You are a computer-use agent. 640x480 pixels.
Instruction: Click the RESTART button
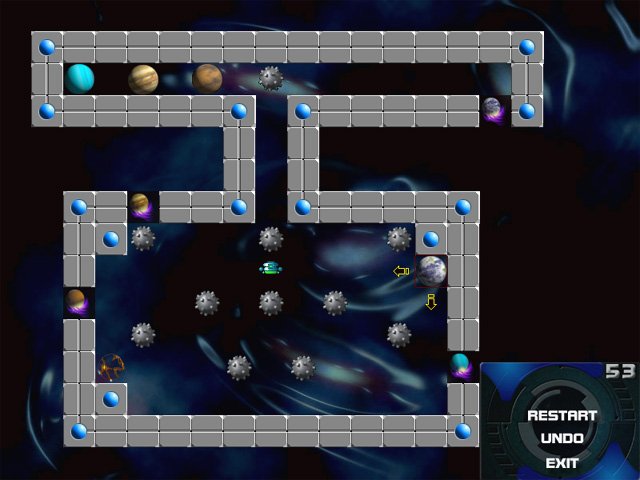pyautogui.click(x=561, y=415)
